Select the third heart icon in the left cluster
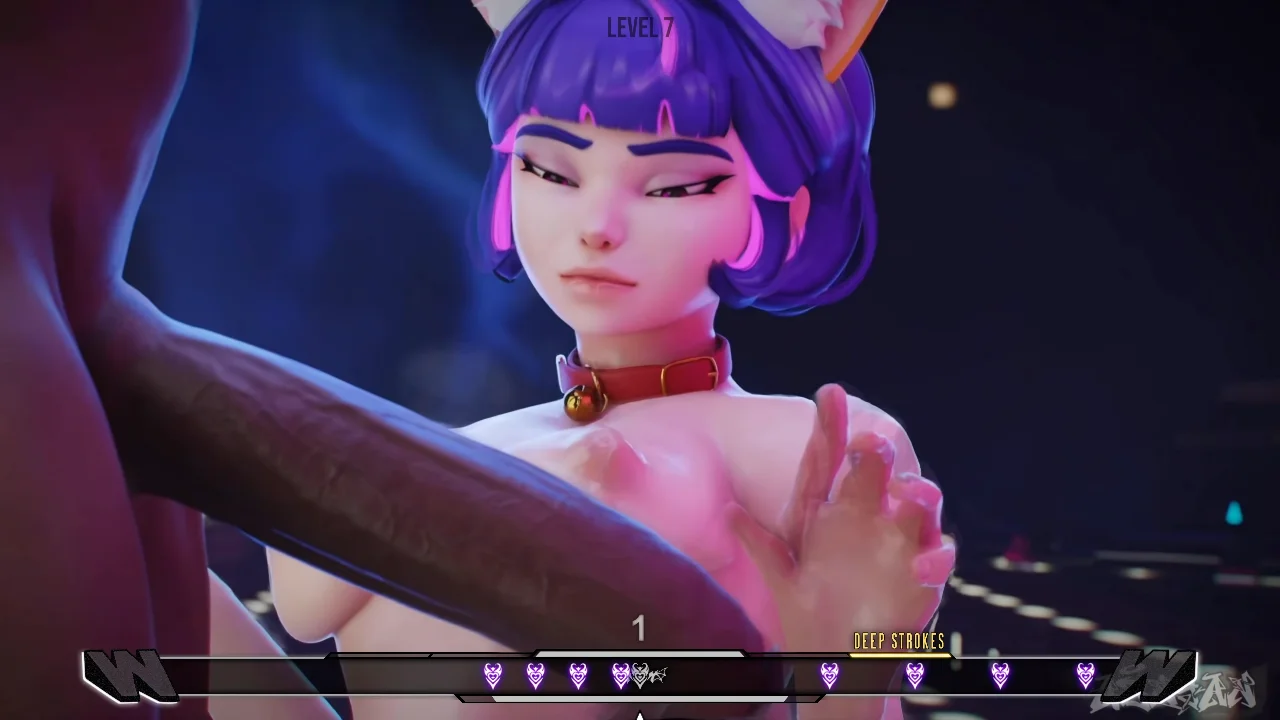The height and width of the screenshot is (720, 1280). 576,675
